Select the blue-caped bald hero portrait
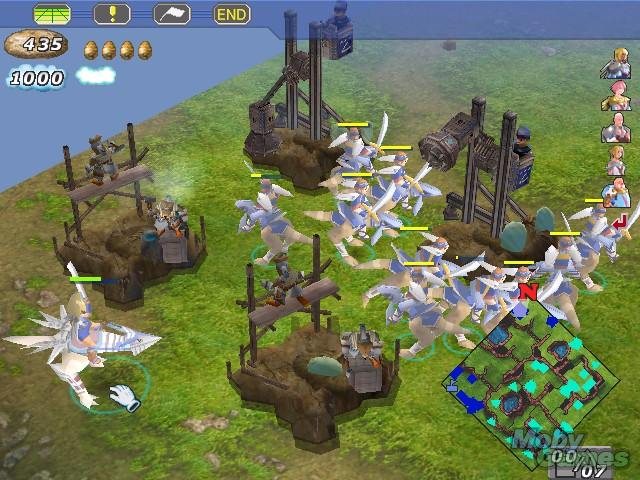The height and width of the screenshot is (480, 640). [x=614, y=191]
